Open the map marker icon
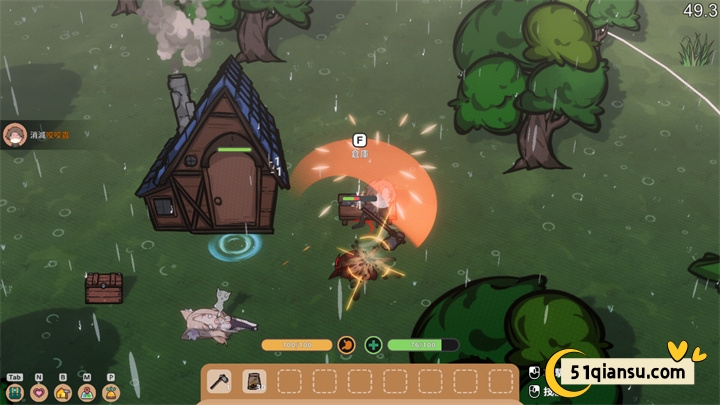The width and height of the screenshot is (720, 405). pyautogui.click(x=87, y=392)
